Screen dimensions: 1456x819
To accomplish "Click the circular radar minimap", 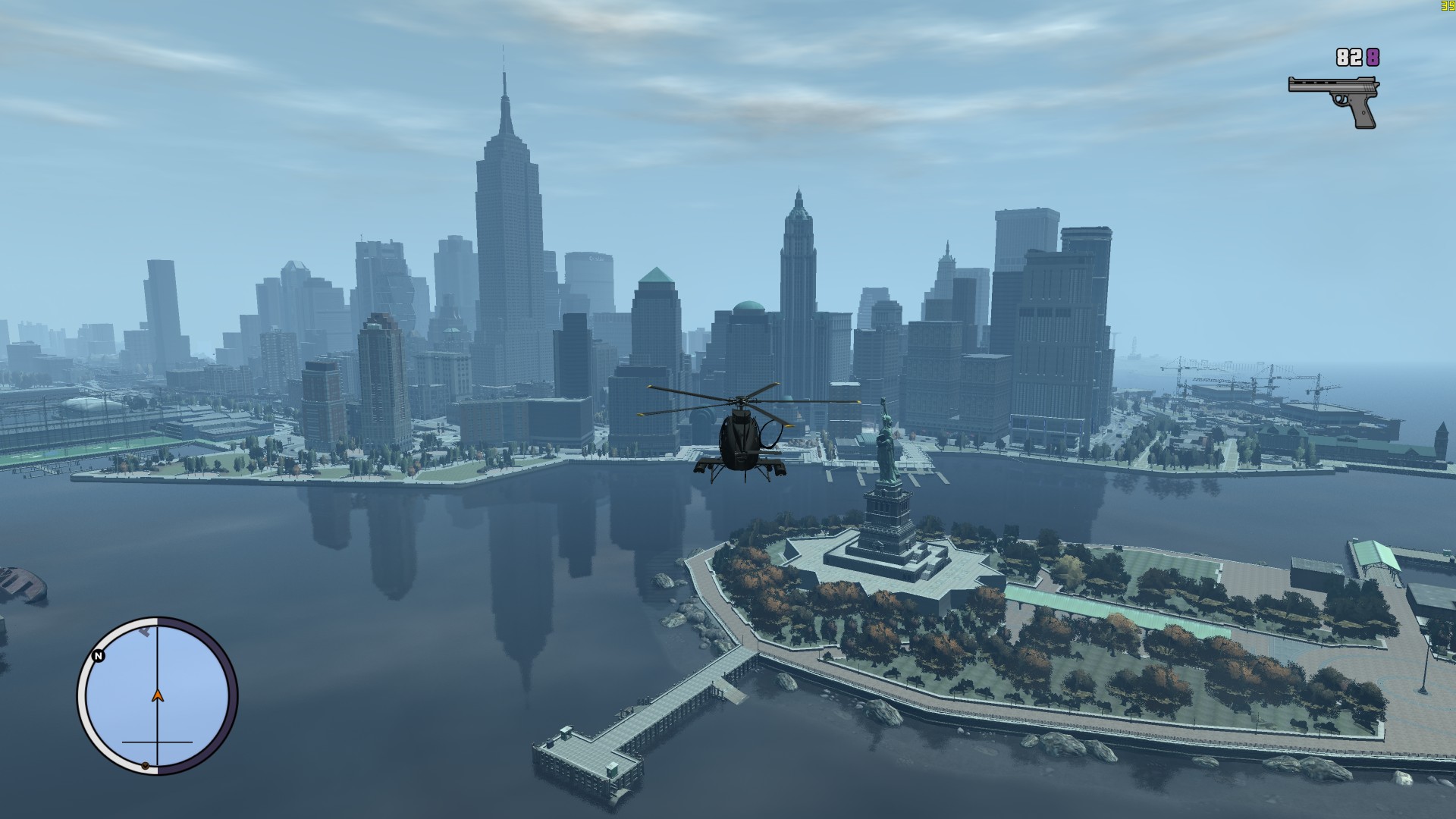I will pos(157,695).
